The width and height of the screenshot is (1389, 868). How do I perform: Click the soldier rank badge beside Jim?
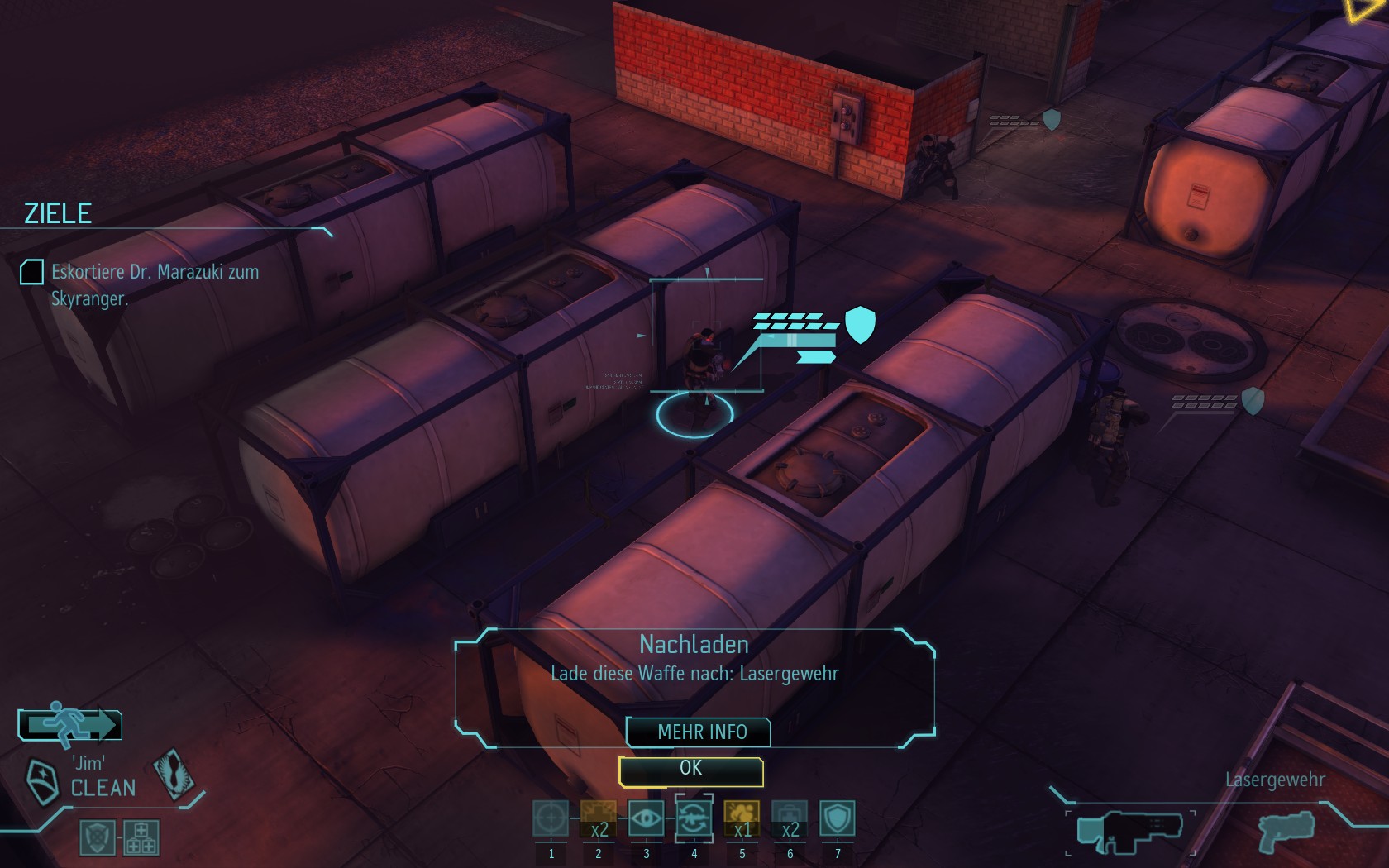[x=42, y=780]
